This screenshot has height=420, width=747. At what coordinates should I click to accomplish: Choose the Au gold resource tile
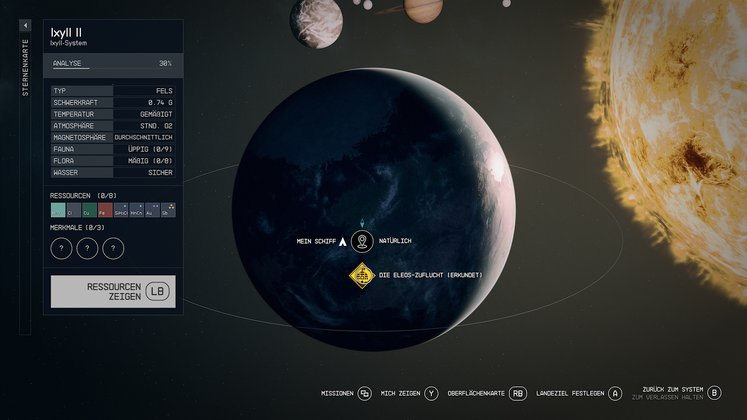coord(151,211)
